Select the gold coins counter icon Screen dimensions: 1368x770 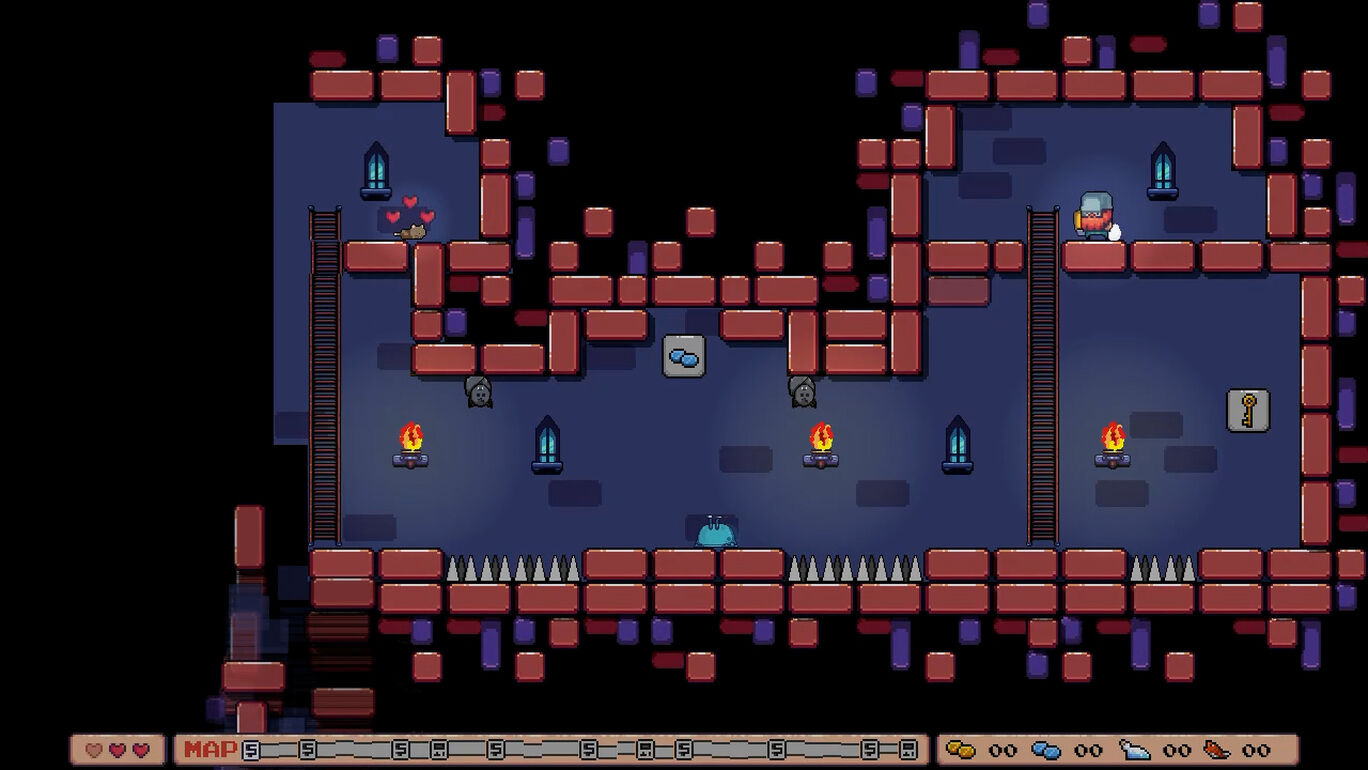point(960,749)
